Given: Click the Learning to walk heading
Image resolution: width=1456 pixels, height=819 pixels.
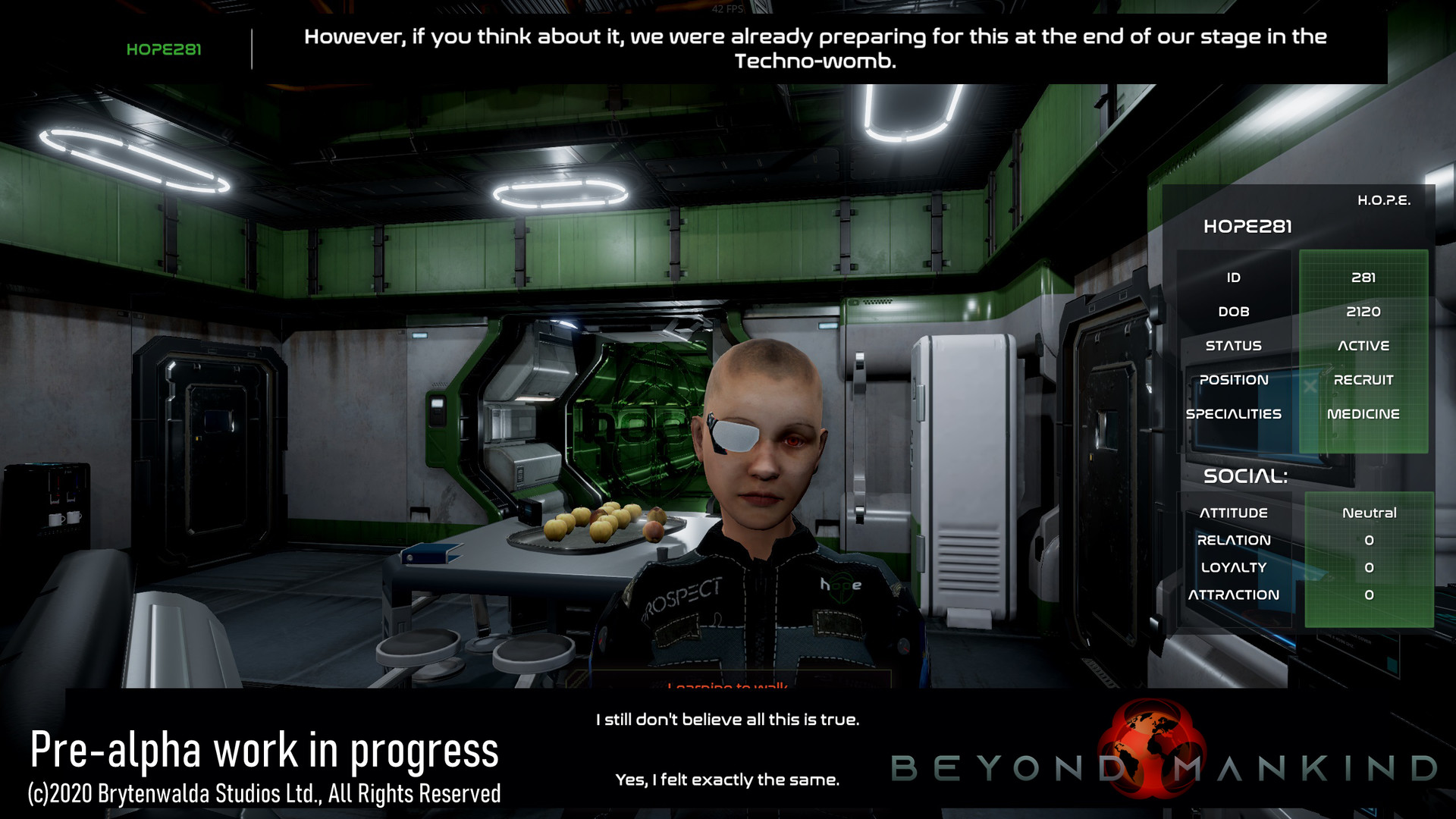Looking at the screenshot, I should pos(728,686).
